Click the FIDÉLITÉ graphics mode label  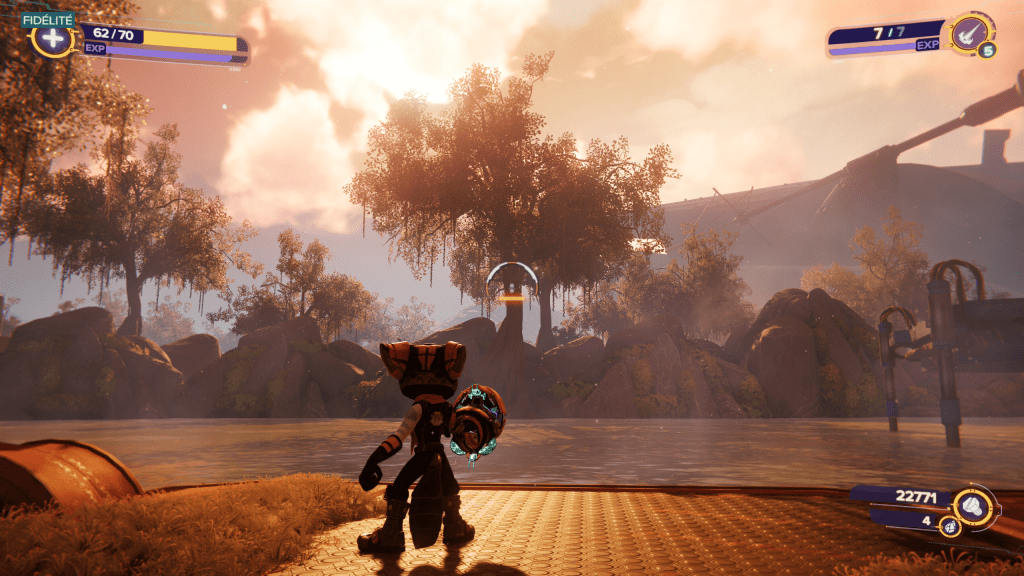pyautogui.click(x=45, y=19)
